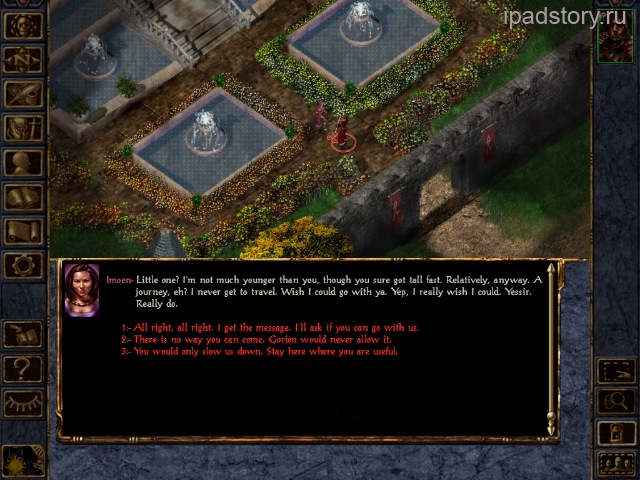This screenshot has height=480, width=640.
Task: Choose reply 1: ask if Imoen can come
Action: tap(270, 327)
